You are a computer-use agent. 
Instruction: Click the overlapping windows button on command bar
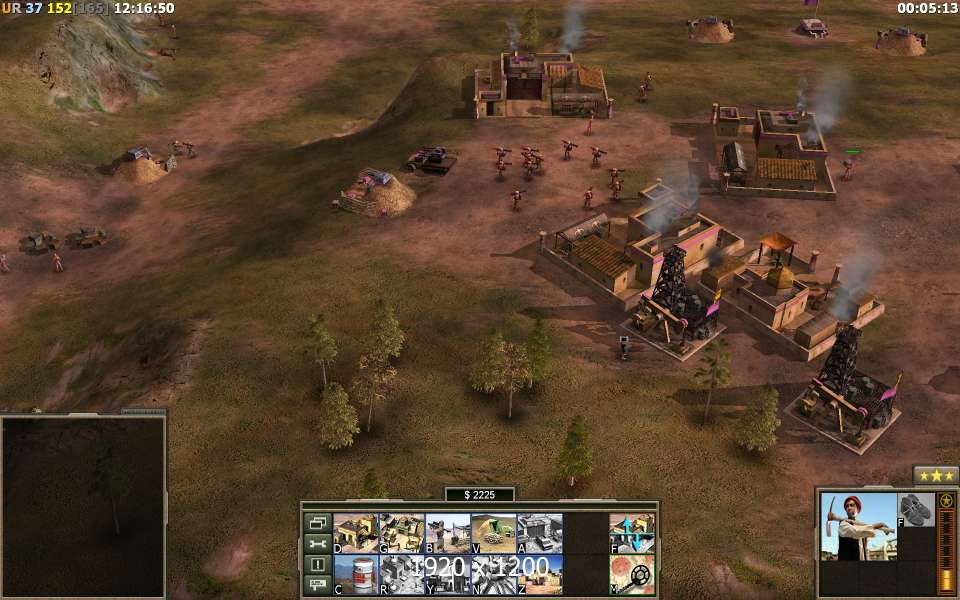coord(318,522)
